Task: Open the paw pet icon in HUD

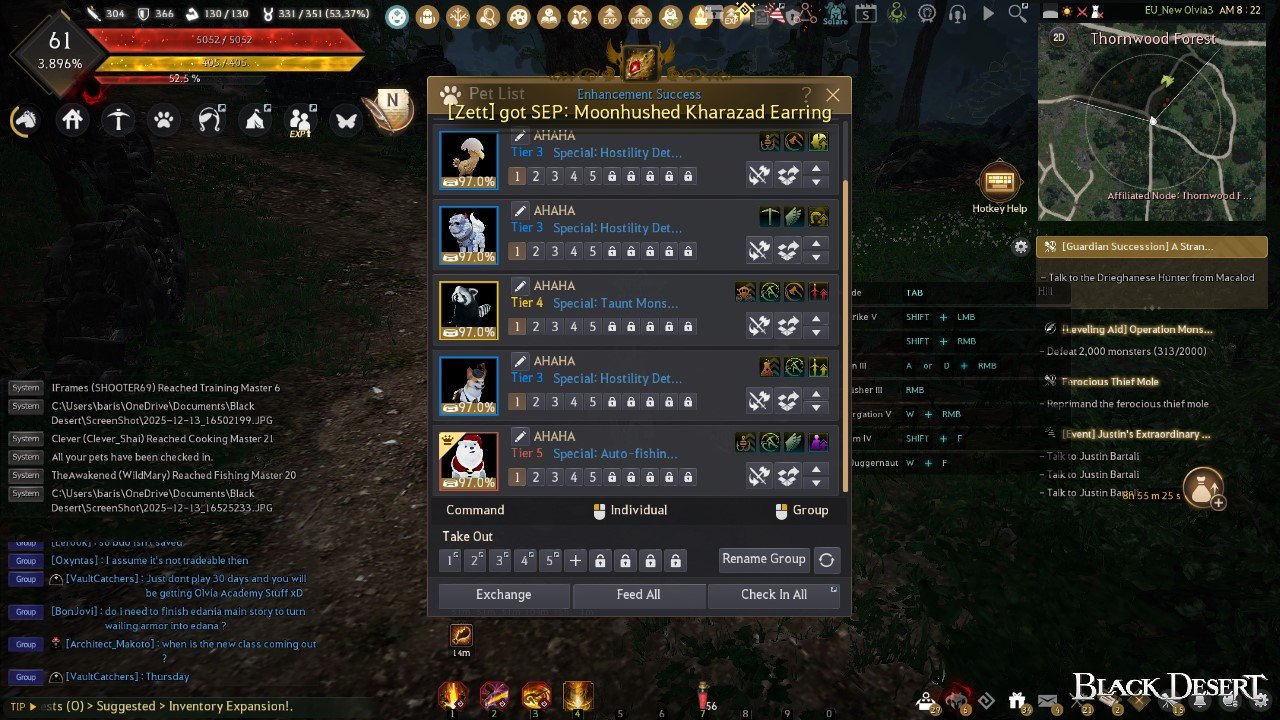Action: coord(163,120)
